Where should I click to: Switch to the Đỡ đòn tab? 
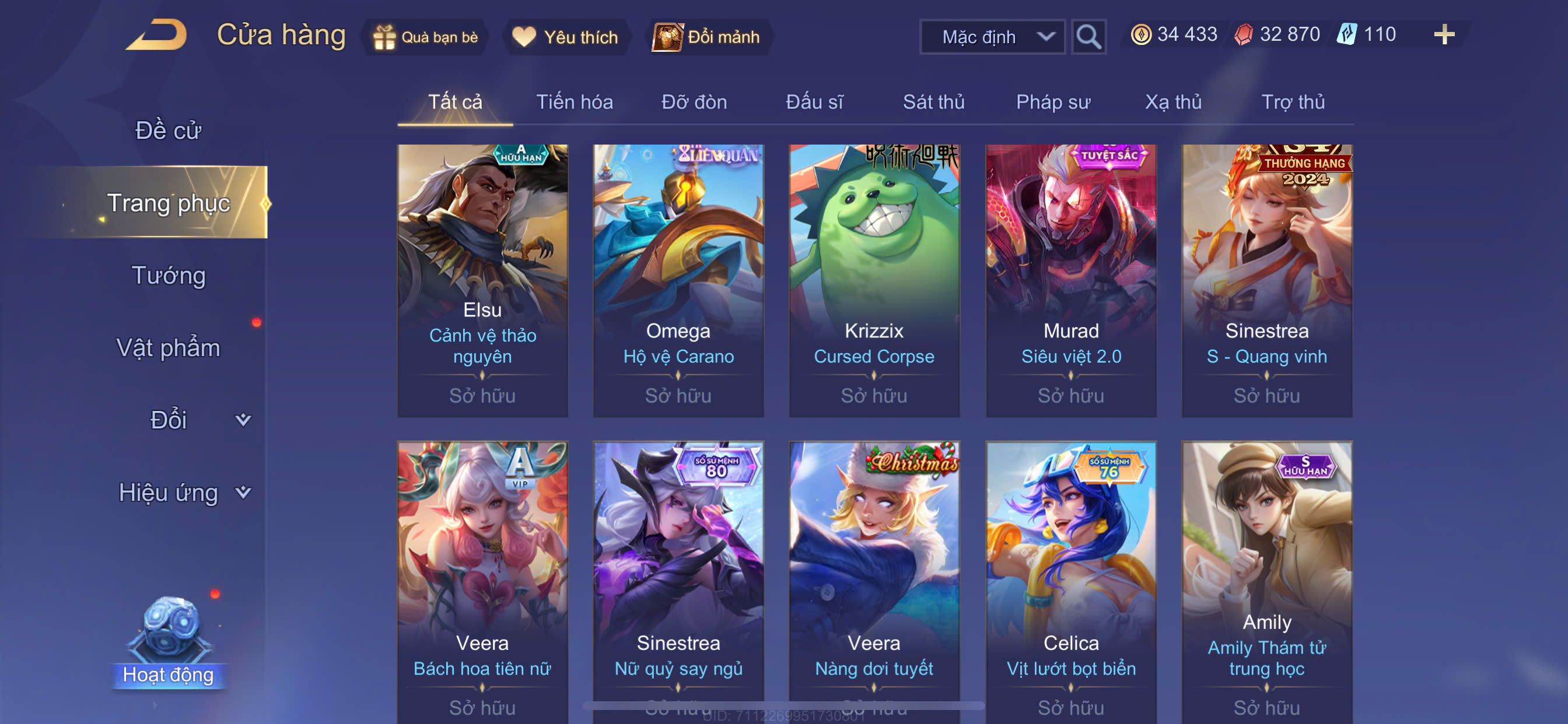[x=694, y=101]
